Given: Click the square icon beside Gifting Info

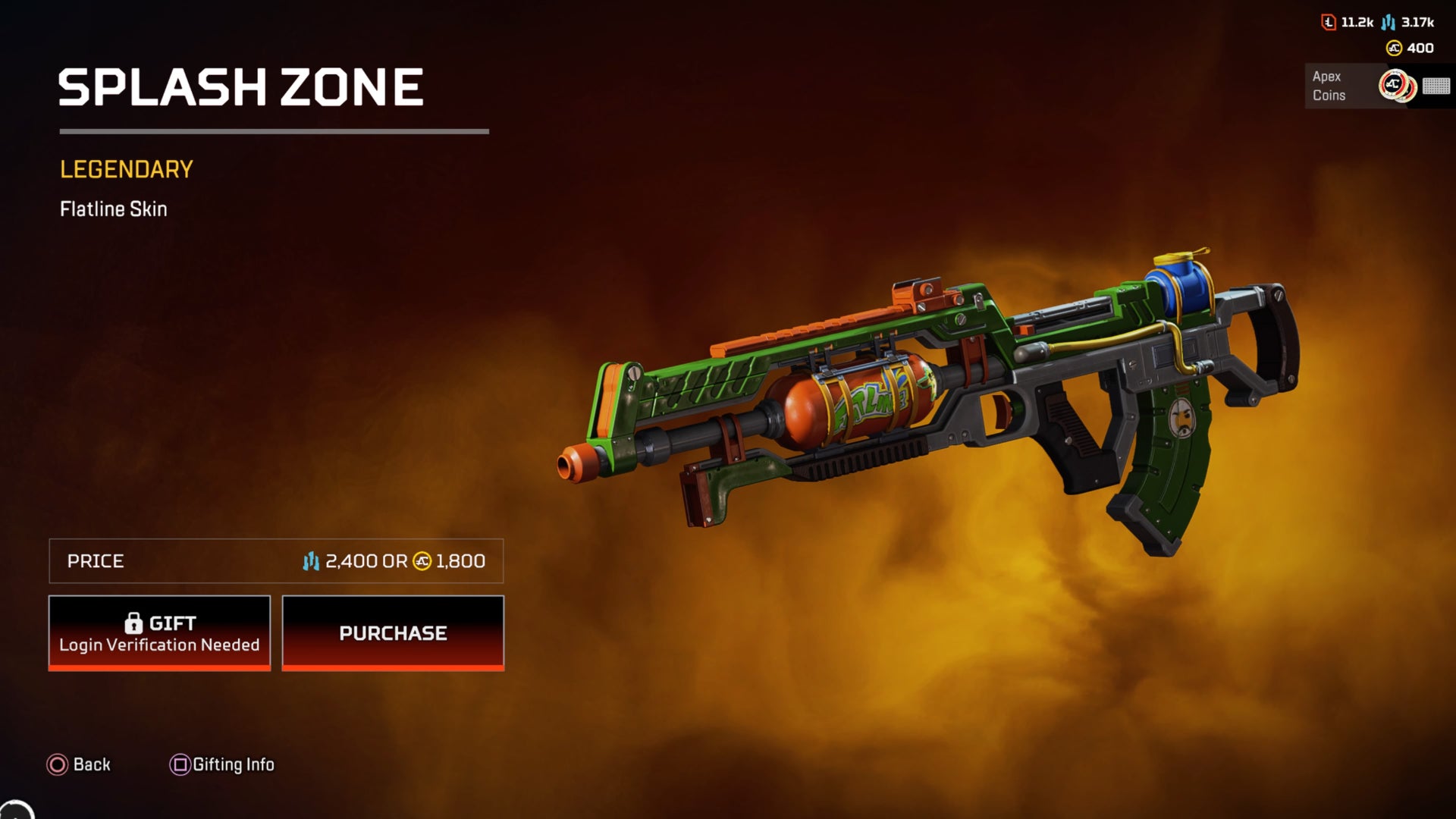Looking at the screenshot, I should point(180,765).
